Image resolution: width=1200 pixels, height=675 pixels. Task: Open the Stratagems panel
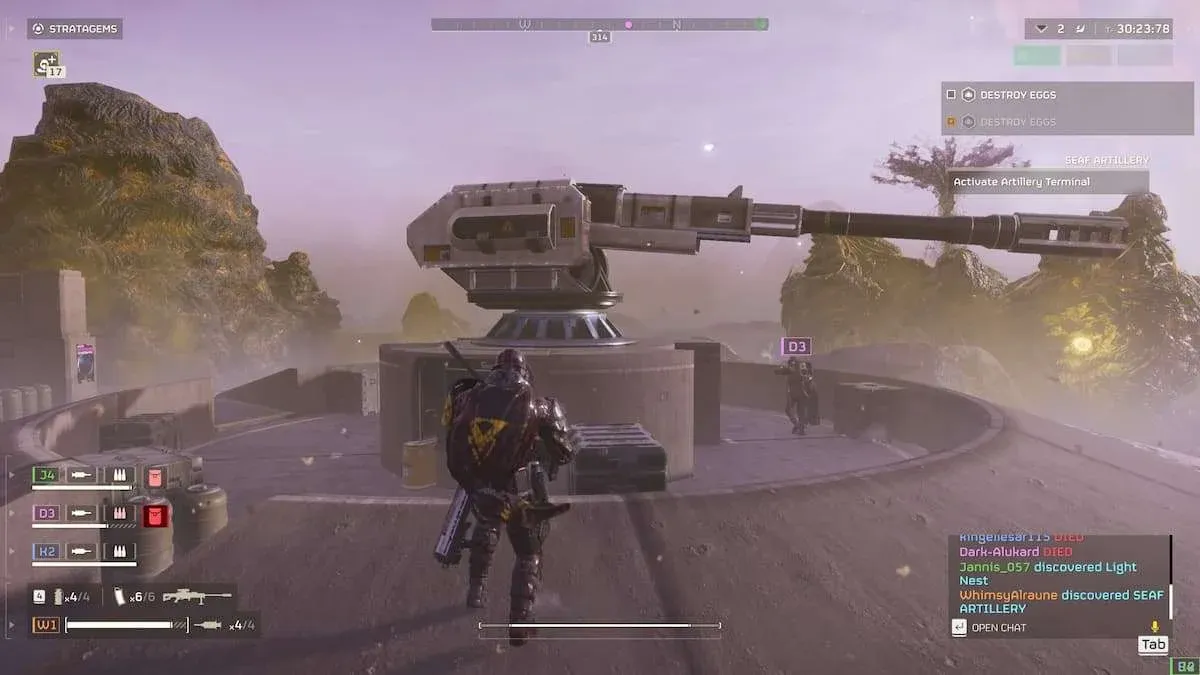point(75,29)
